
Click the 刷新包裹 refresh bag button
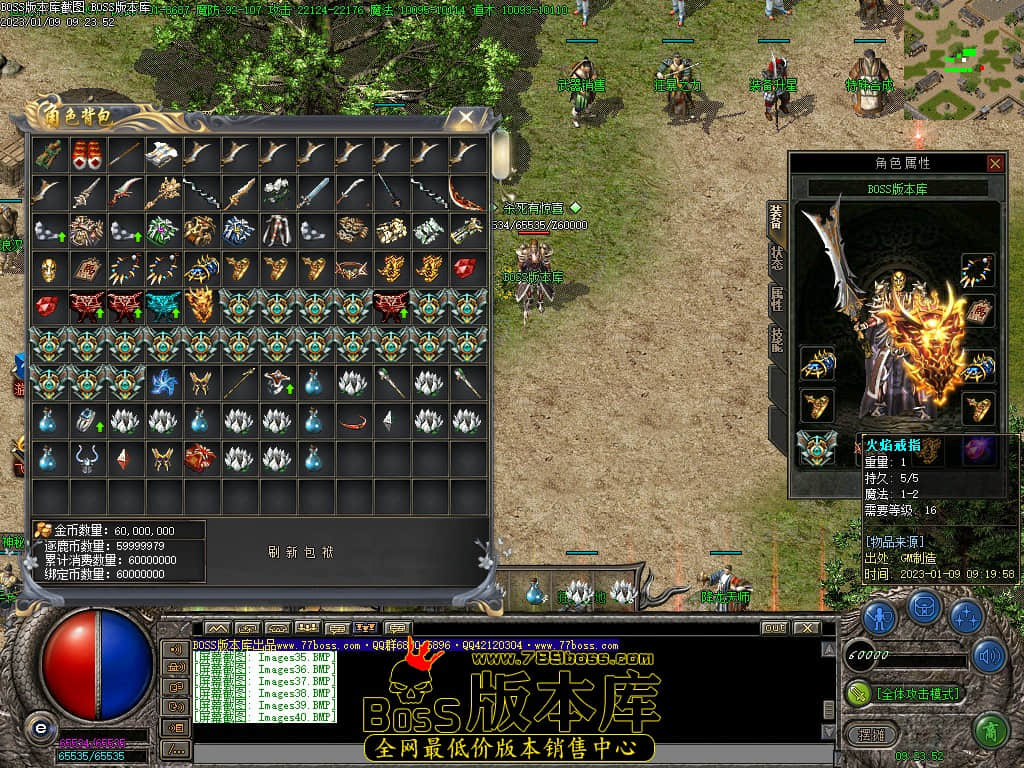click(x=301, y=552)
